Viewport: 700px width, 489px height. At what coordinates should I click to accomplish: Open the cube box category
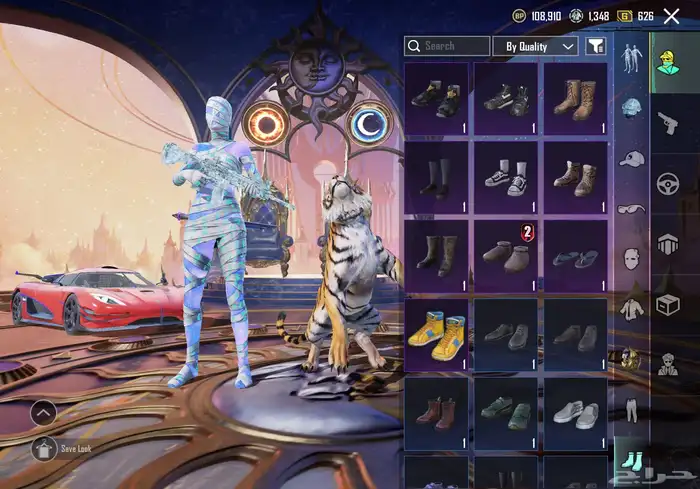click(667, 305)
